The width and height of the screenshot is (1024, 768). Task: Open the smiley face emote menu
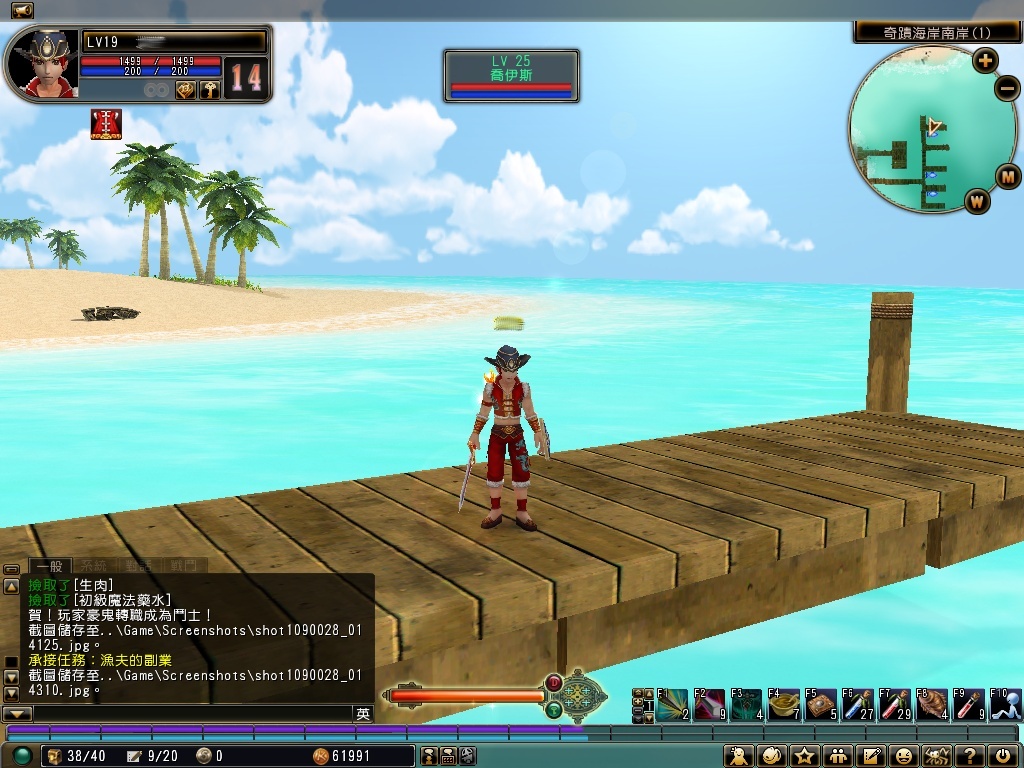click(x=904, y=756)
